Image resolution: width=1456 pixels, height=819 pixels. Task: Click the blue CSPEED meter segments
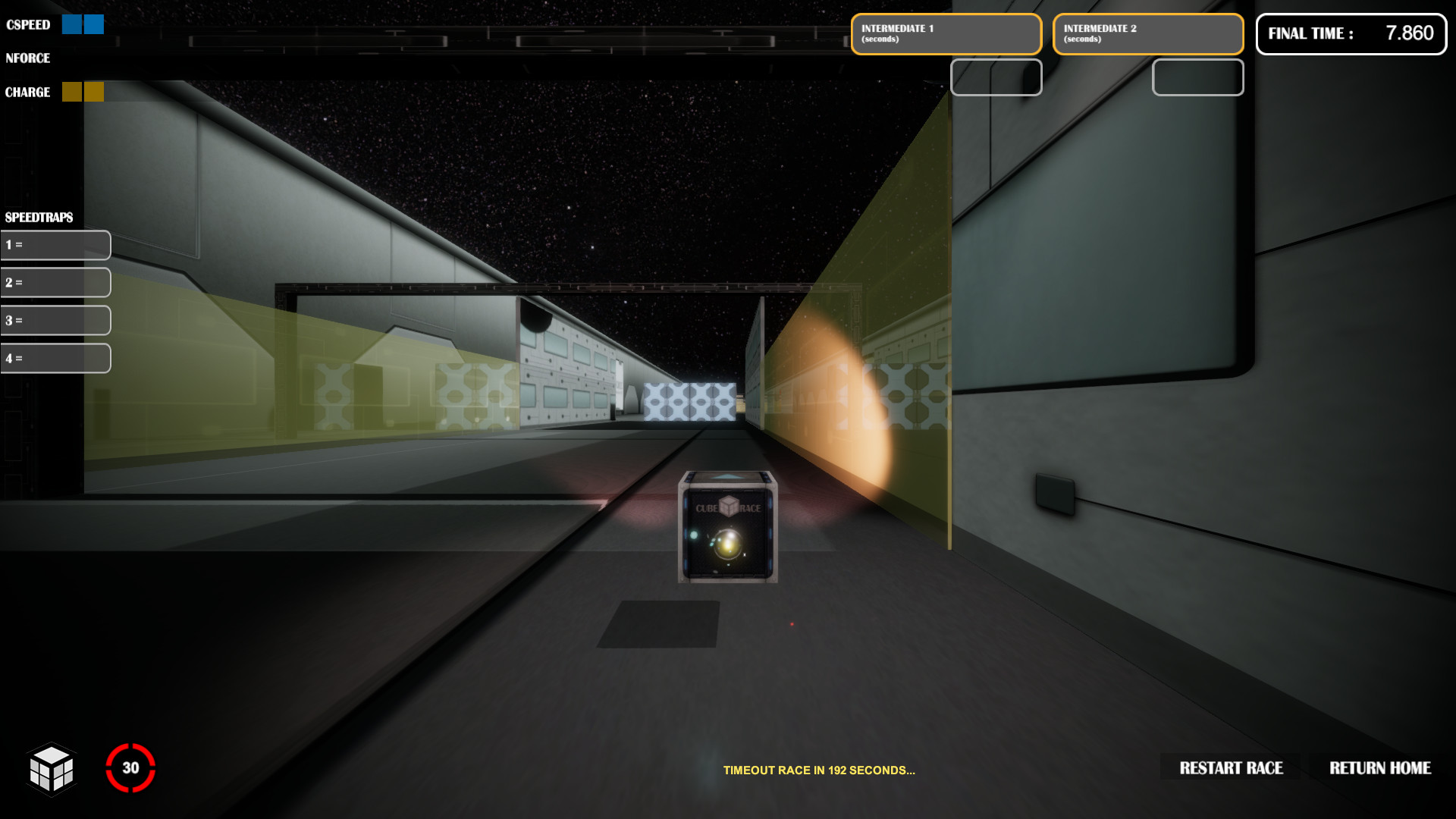pos(82,24)
